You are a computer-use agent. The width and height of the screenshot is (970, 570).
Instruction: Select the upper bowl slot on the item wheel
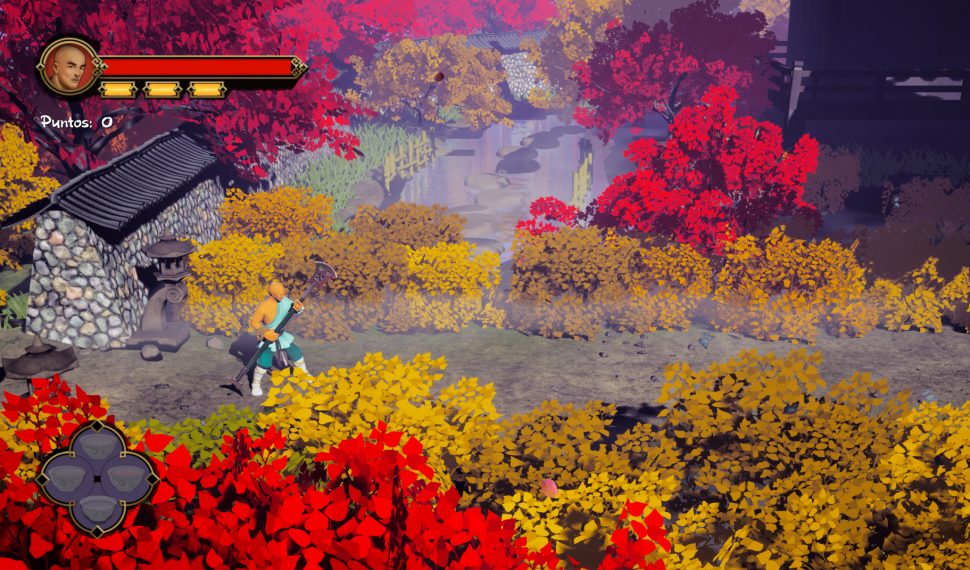[97, 445]
